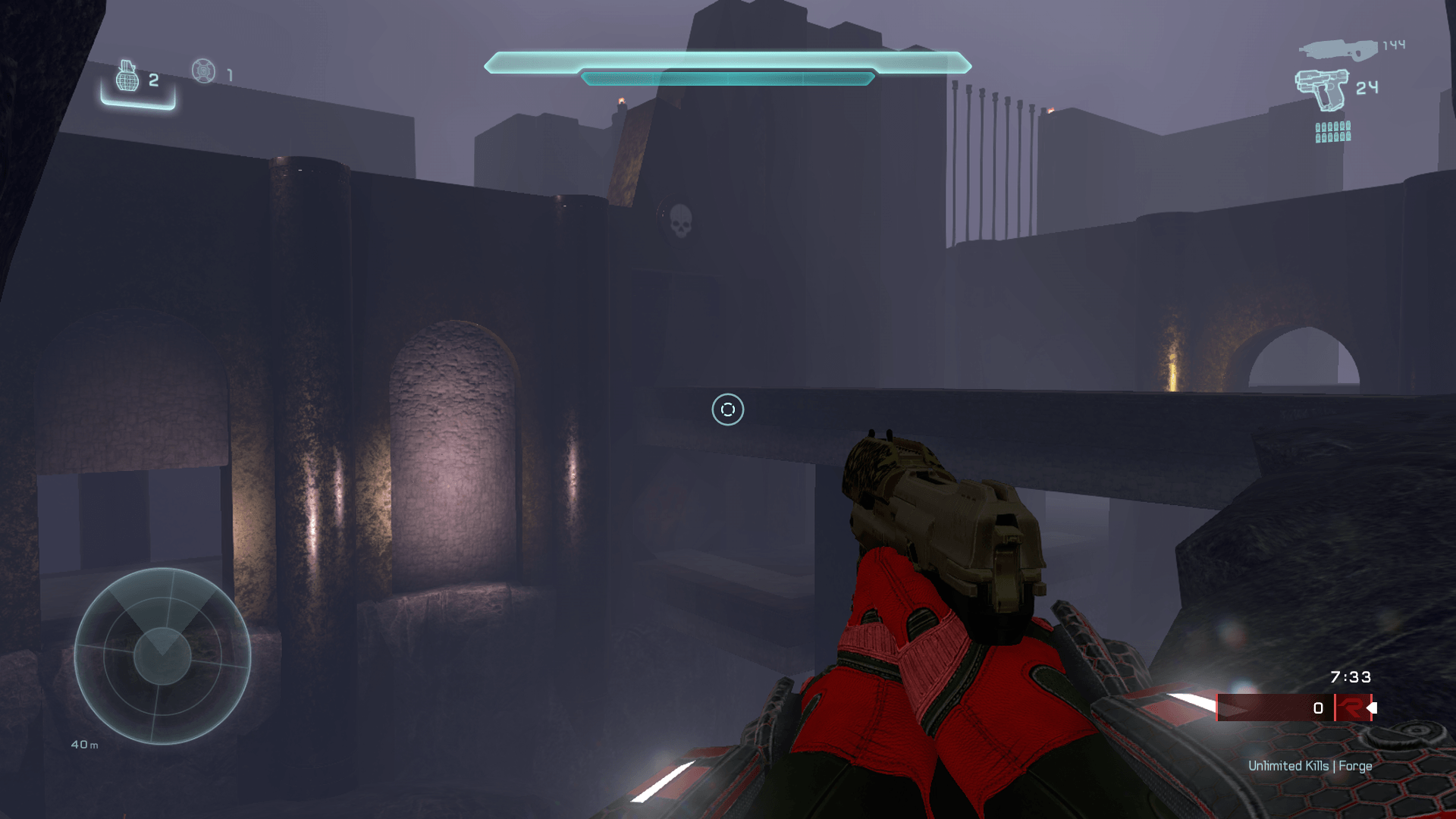
Task: Click the red team emblem
Action: click(x=1351, y=708)
